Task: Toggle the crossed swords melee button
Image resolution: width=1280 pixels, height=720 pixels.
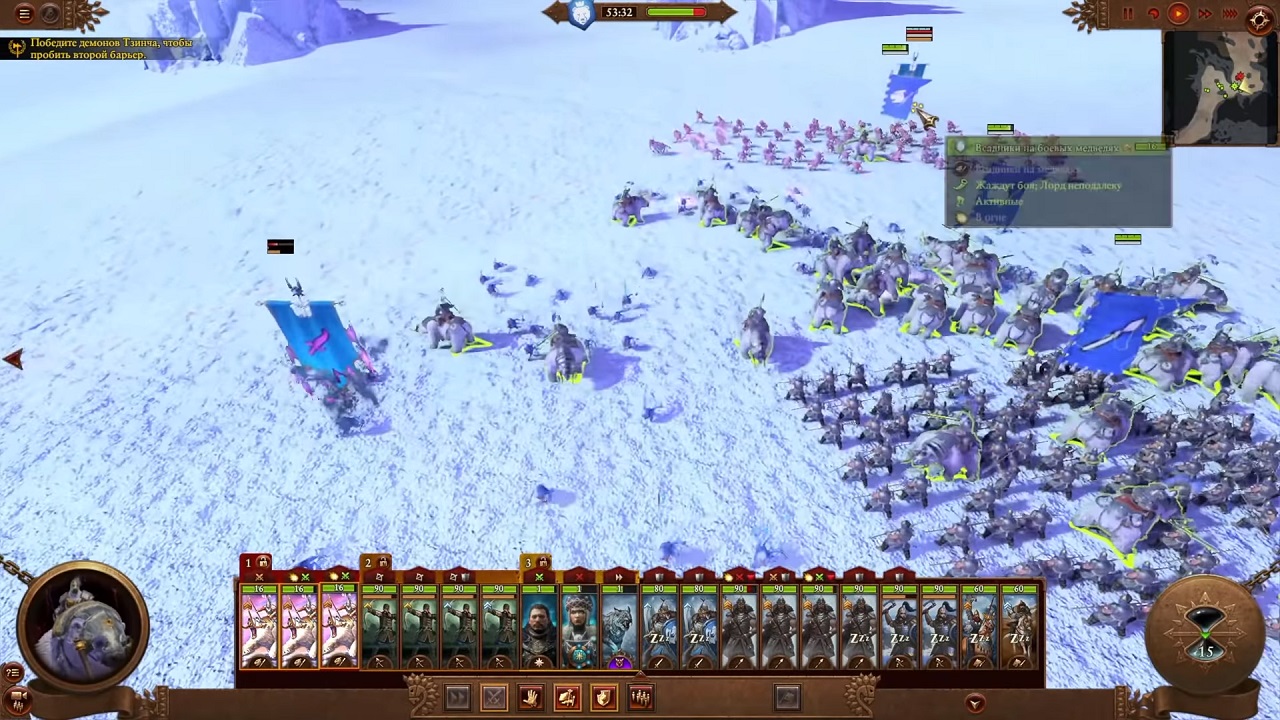Action: tap(494, 697)
